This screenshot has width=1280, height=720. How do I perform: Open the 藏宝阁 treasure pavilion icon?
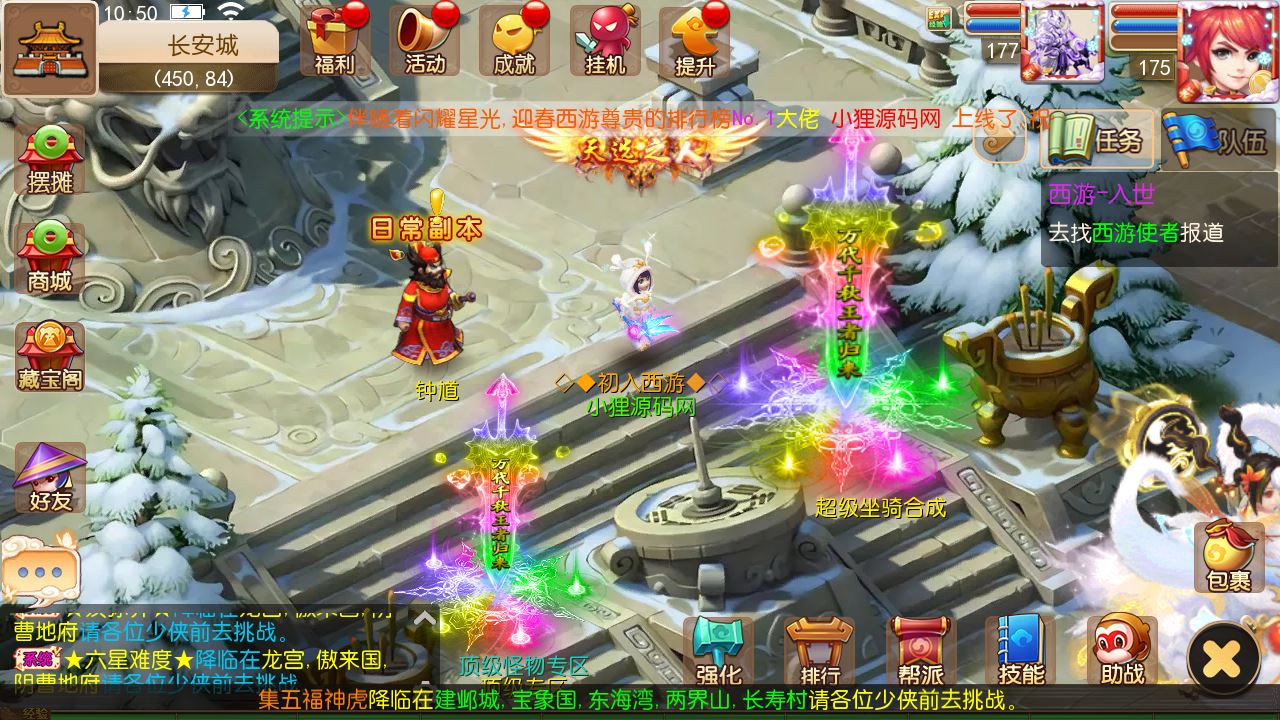tap(48, 355)
